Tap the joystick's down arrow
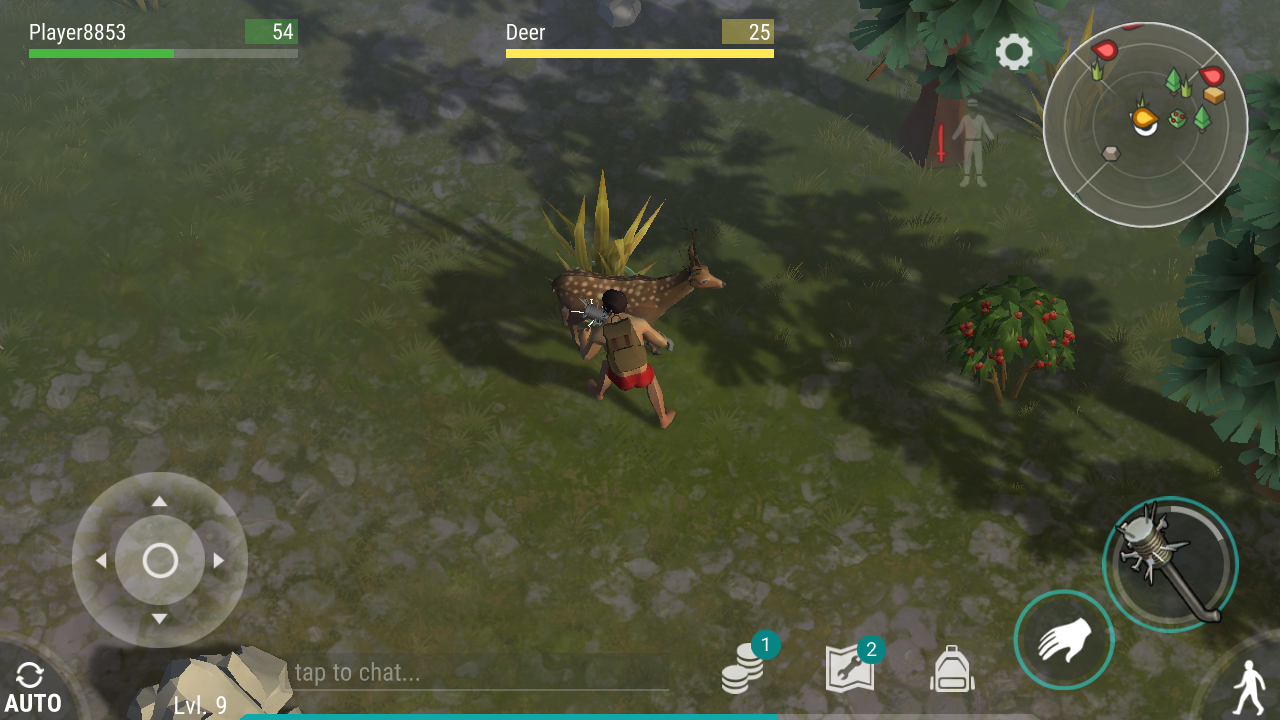Screen dimensions: 1280x720 coord(160,619)
